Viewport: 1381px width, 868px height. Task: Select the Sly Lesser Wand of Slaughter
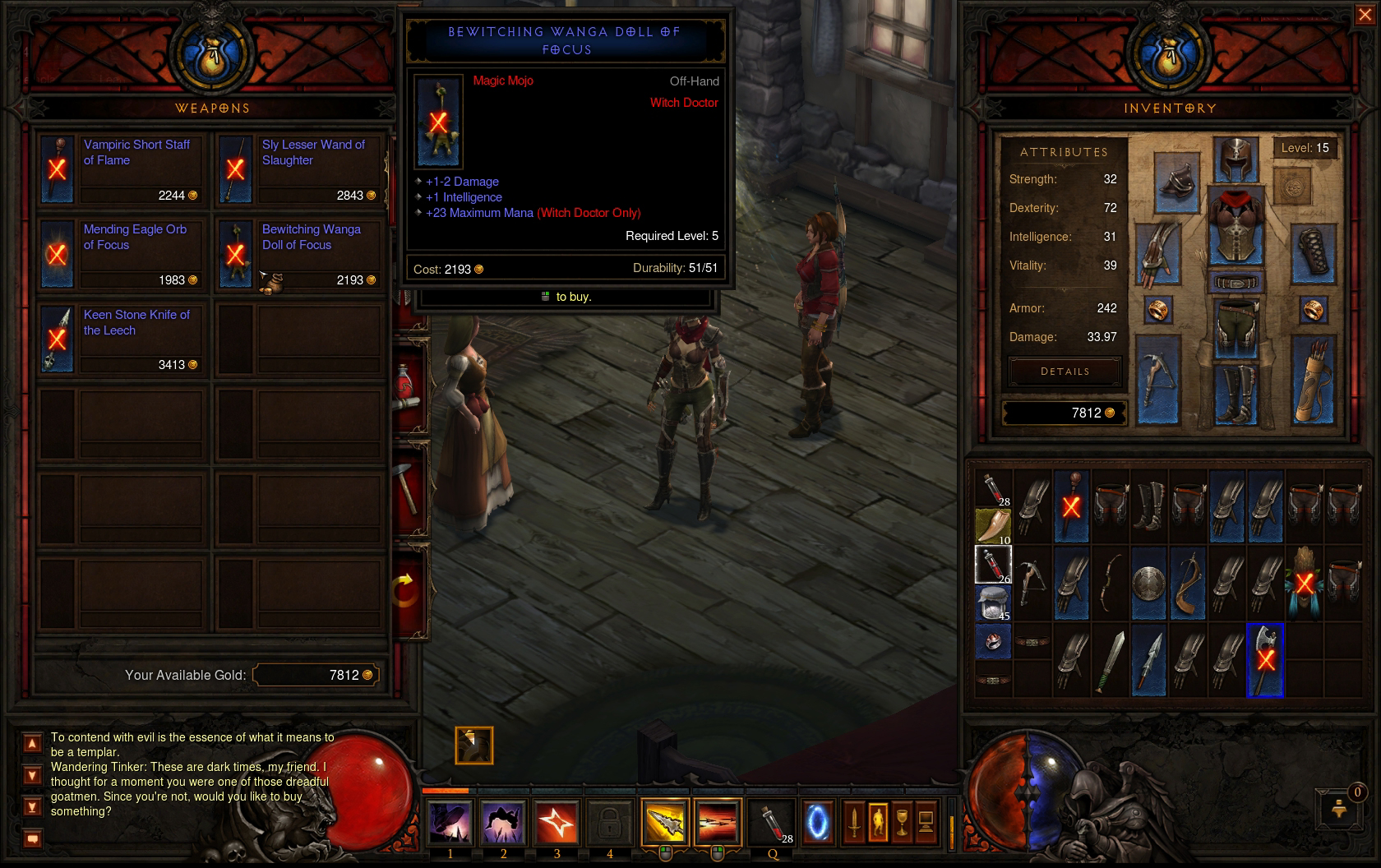coord(298,169)
